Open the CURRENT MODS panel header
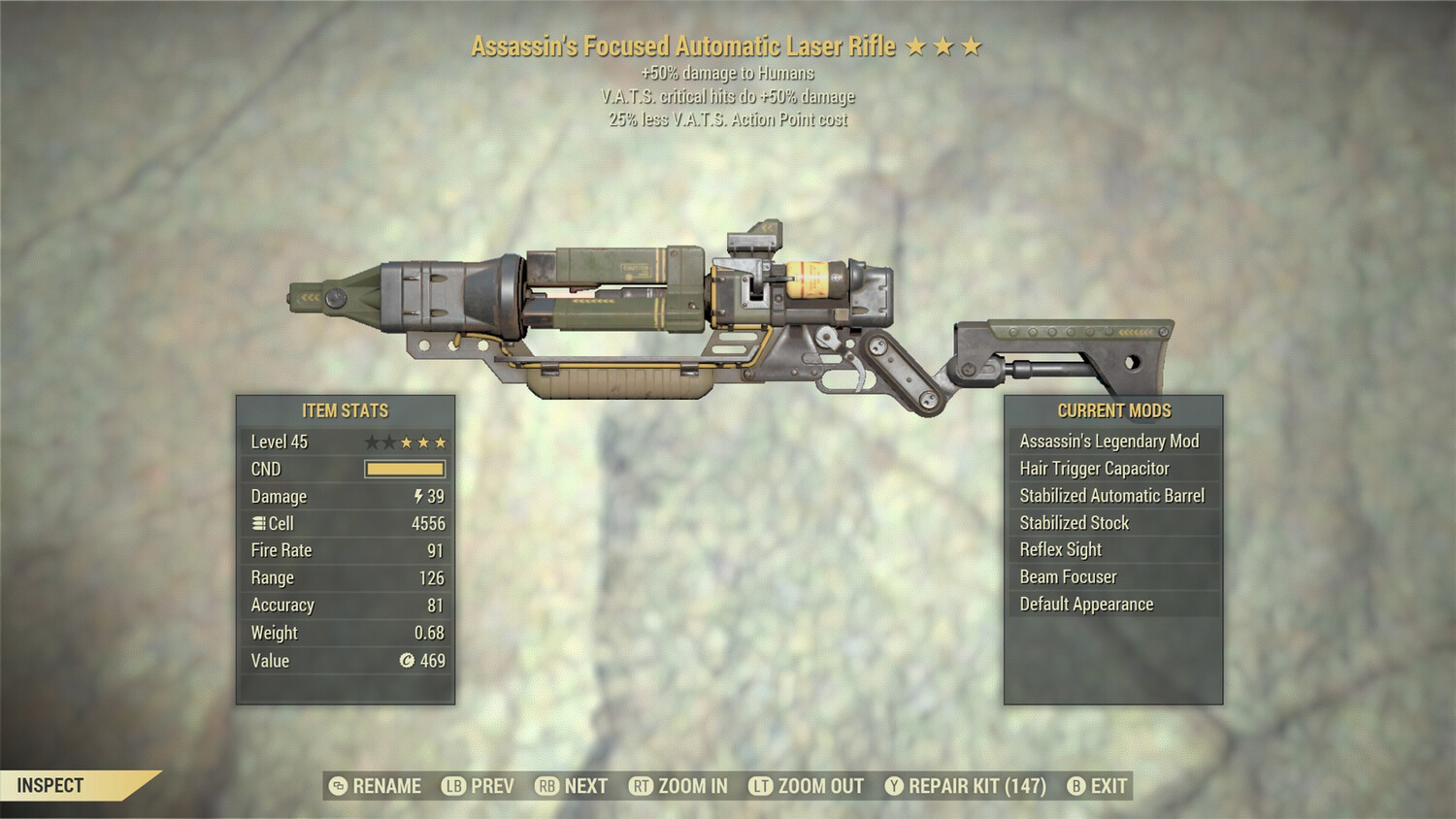The width and height of the screenshot is (1456, 819). click(1114, 410)
